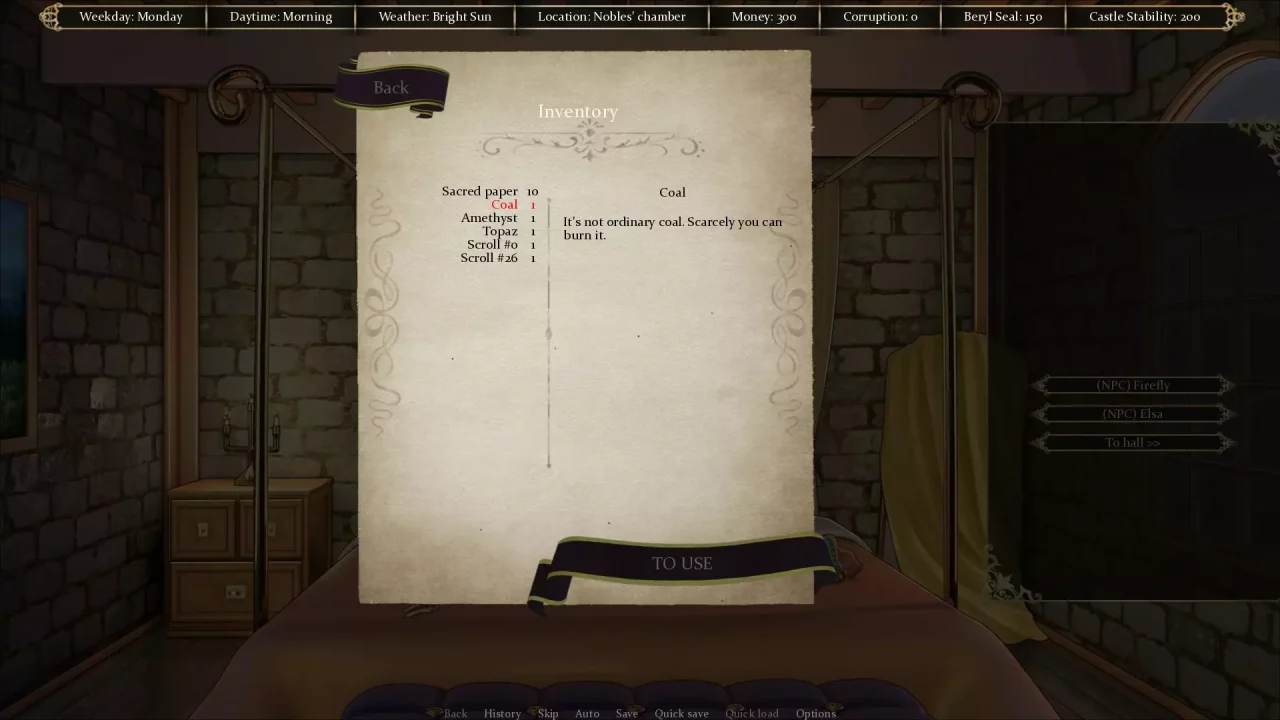View details for Scroll #0
This screenshot has height=720, width=1280.
coord(491,244)
